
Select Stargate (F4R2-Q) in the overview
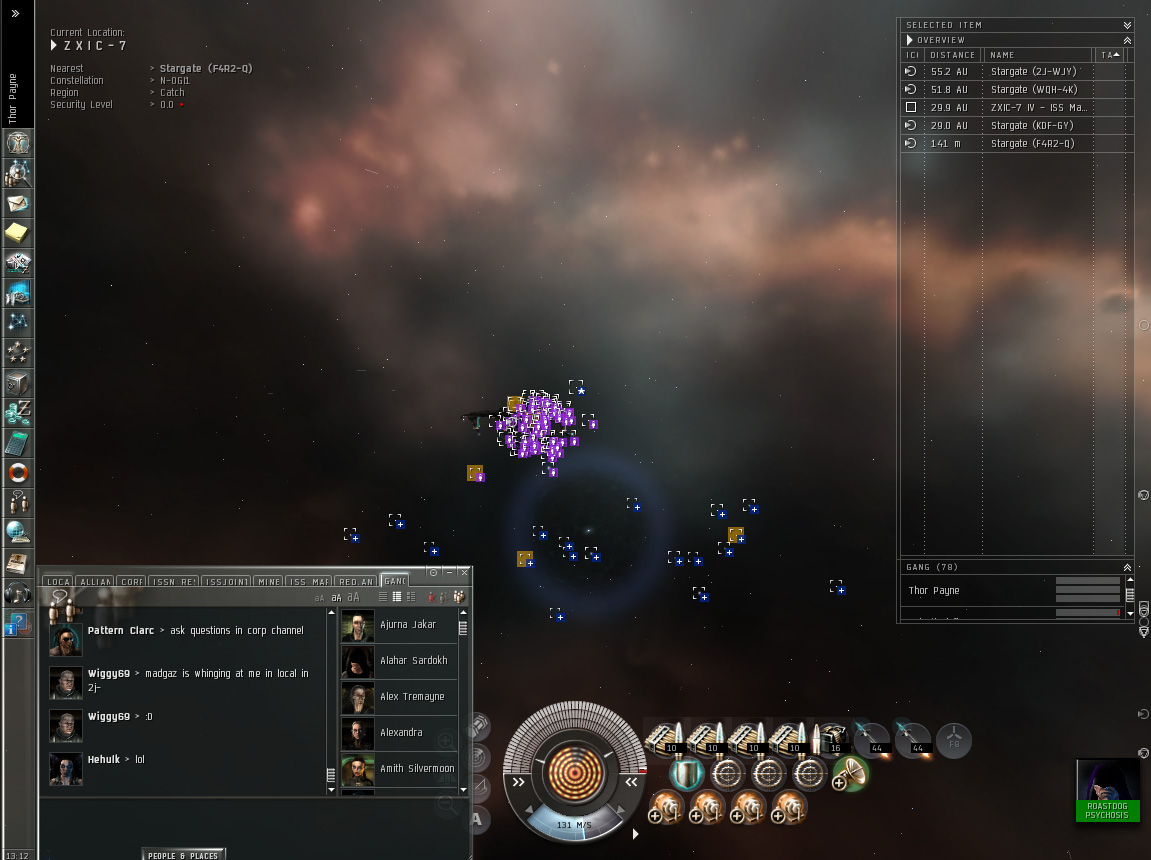(x=1032, y=144)
